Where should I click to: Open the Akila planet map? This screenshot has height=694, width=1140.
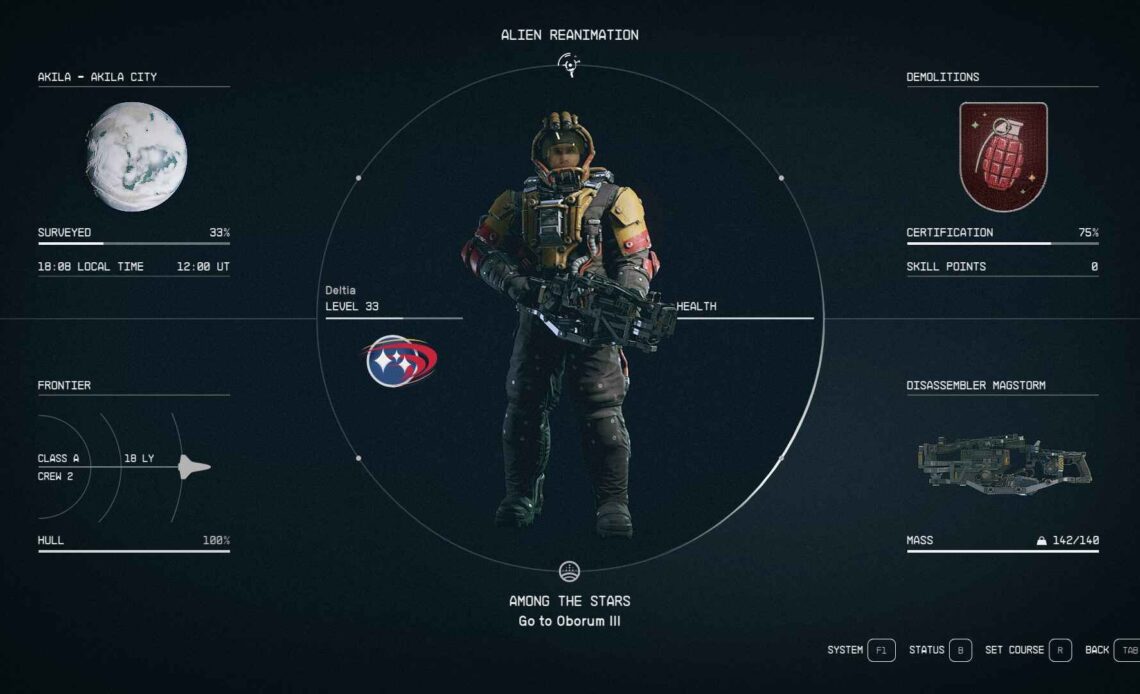click(x=136, y=157)
